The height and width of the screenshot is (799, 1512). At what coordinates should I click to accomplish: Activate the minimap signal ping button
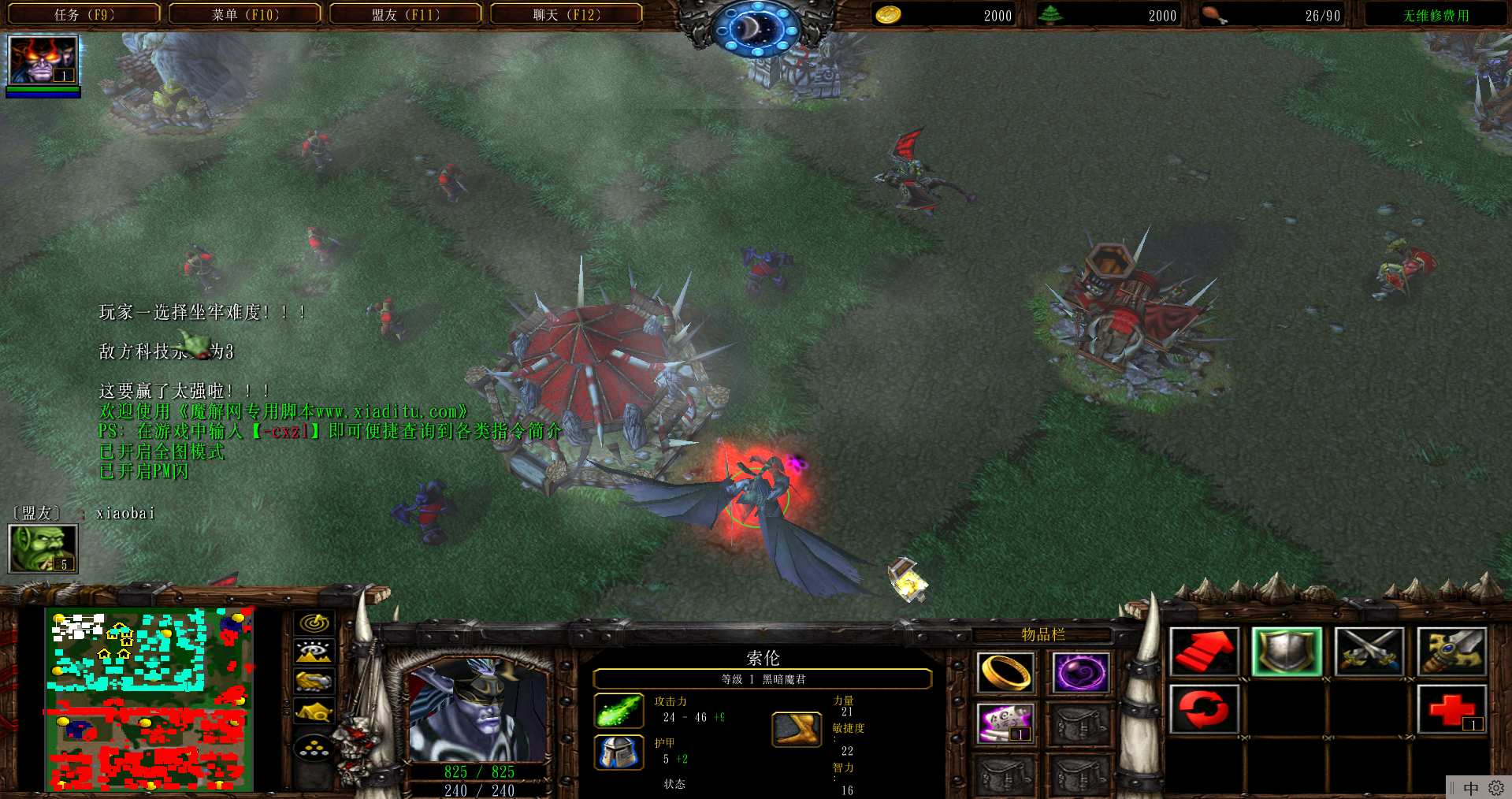pyautogui.click(x=314, y=622)
